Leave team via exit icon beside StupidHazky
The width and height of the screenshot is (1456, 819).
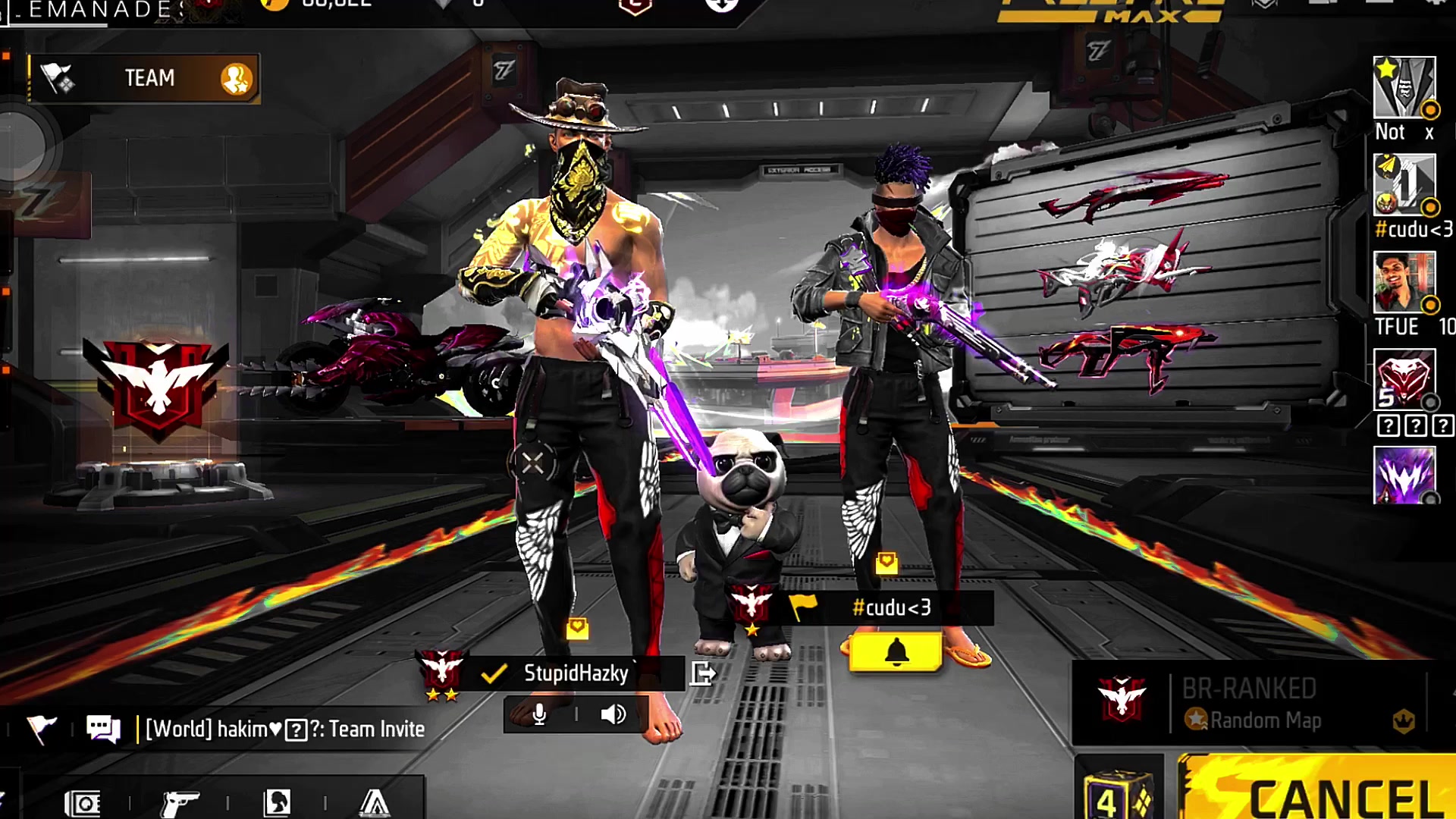702,673
